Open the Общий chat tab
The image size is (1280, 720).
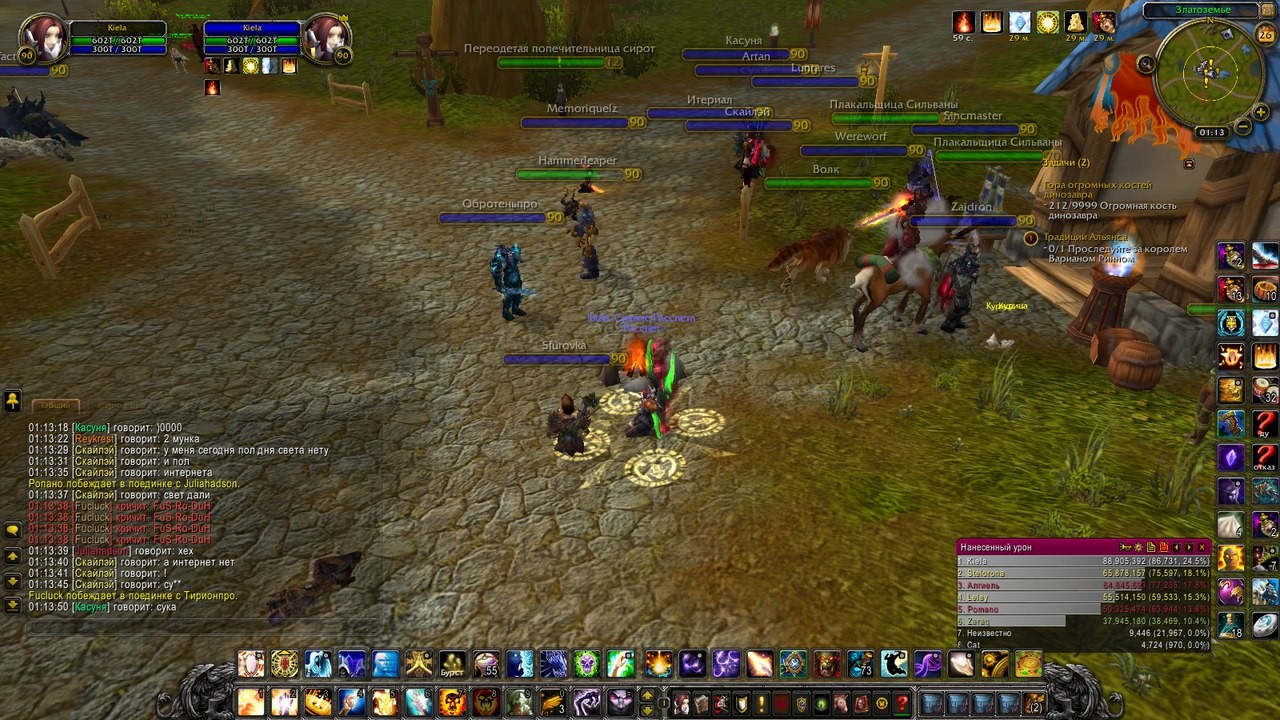point(56,405)
